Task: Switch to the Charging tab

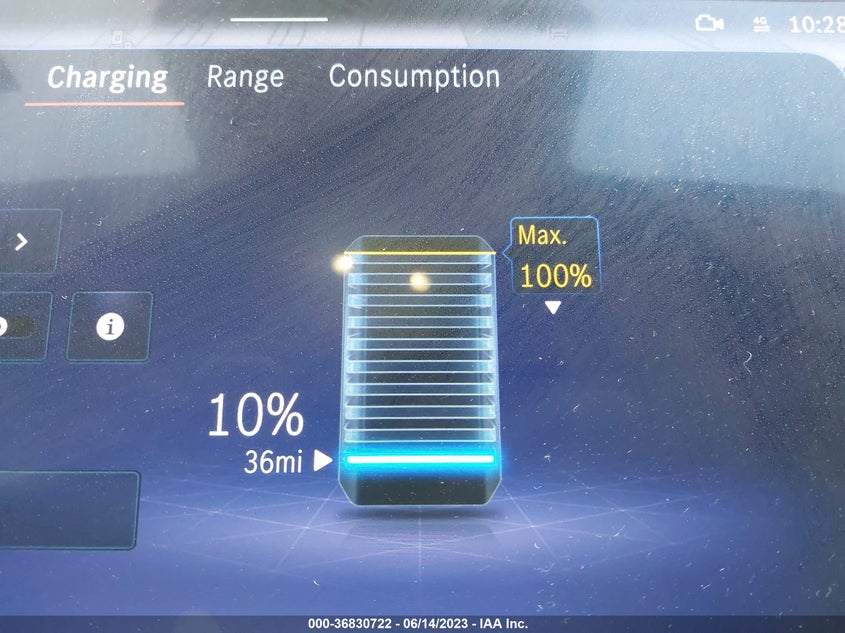Action: pyautogui.click(x=107, y=77)
